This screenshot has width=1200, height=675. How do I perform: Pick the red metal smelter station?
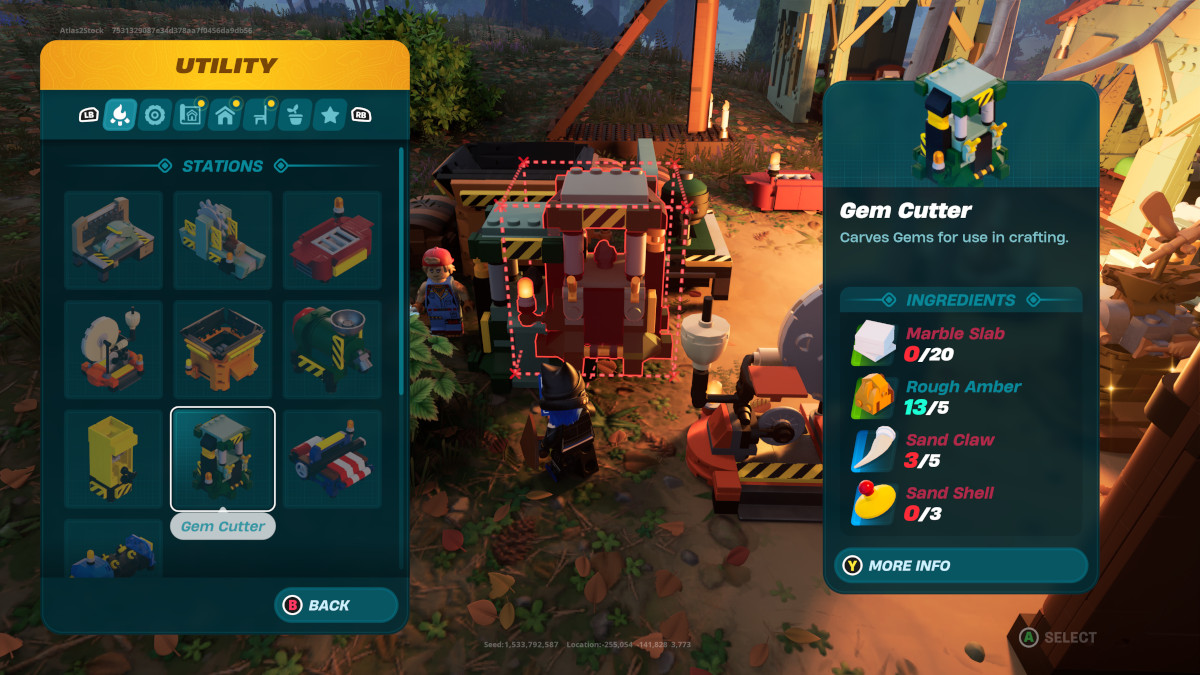[x=332, y=241]
